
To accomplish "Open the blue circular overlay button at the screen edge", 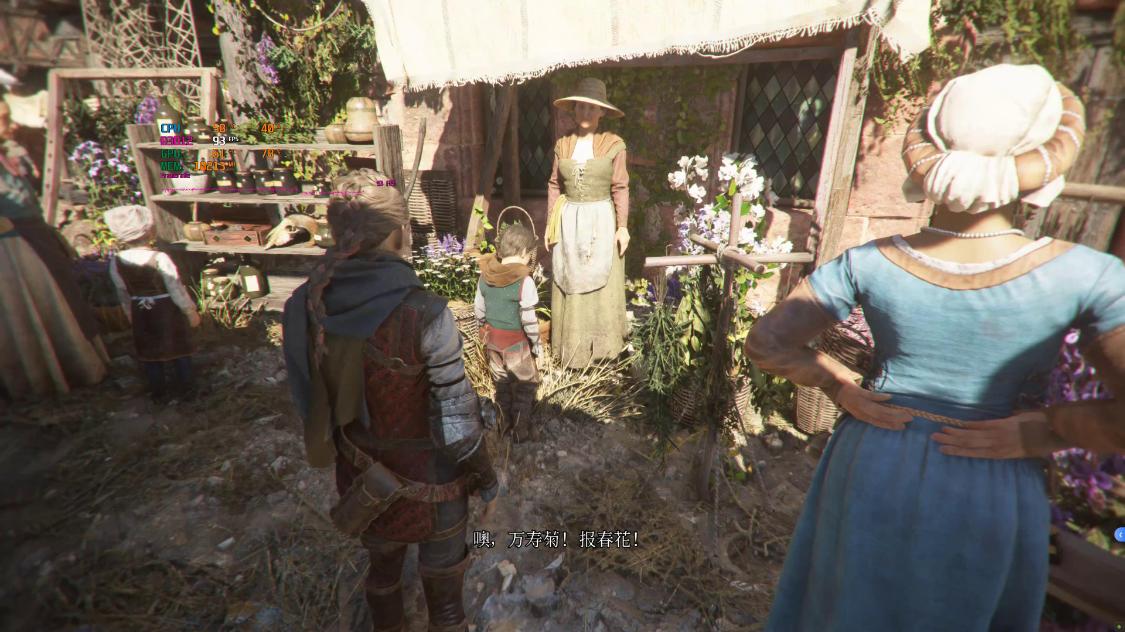I will pyautogui.click(x=1118, y=534).
